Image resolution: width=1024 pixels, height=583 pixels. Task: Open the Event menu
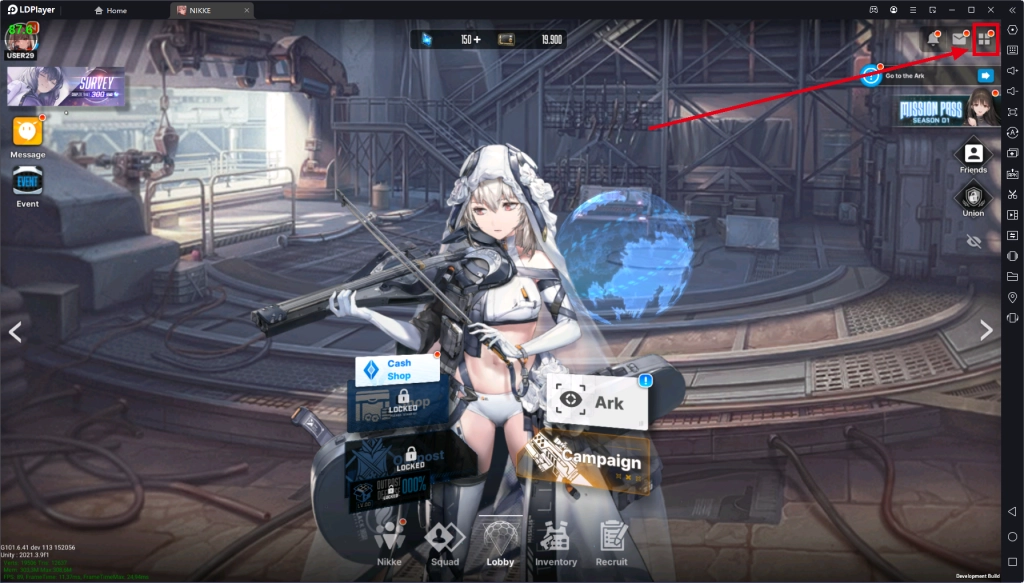click(x=27, y=186)
